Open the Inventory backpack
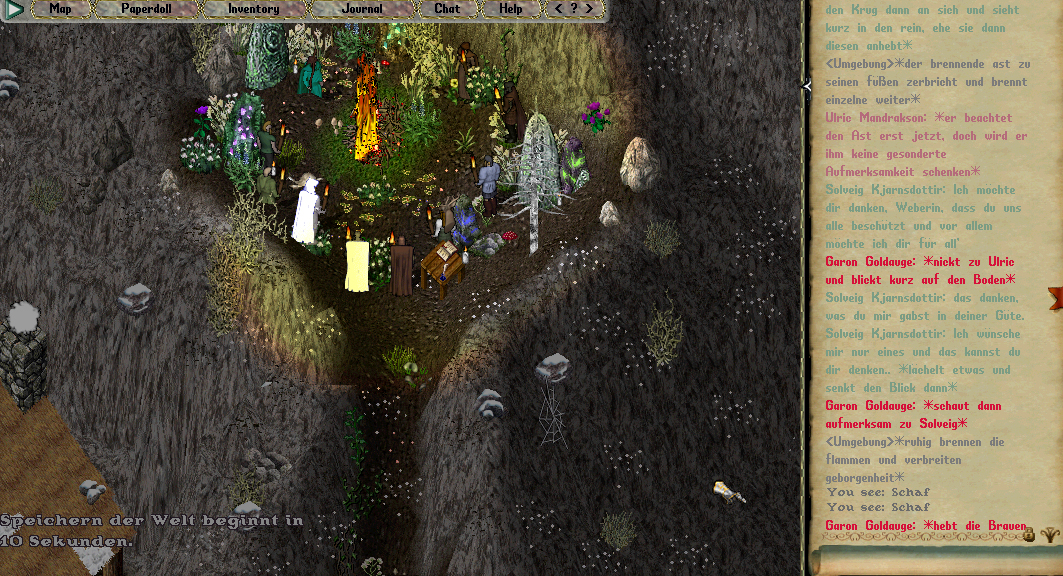This screenshot has width=1063, height=576. 253,9
